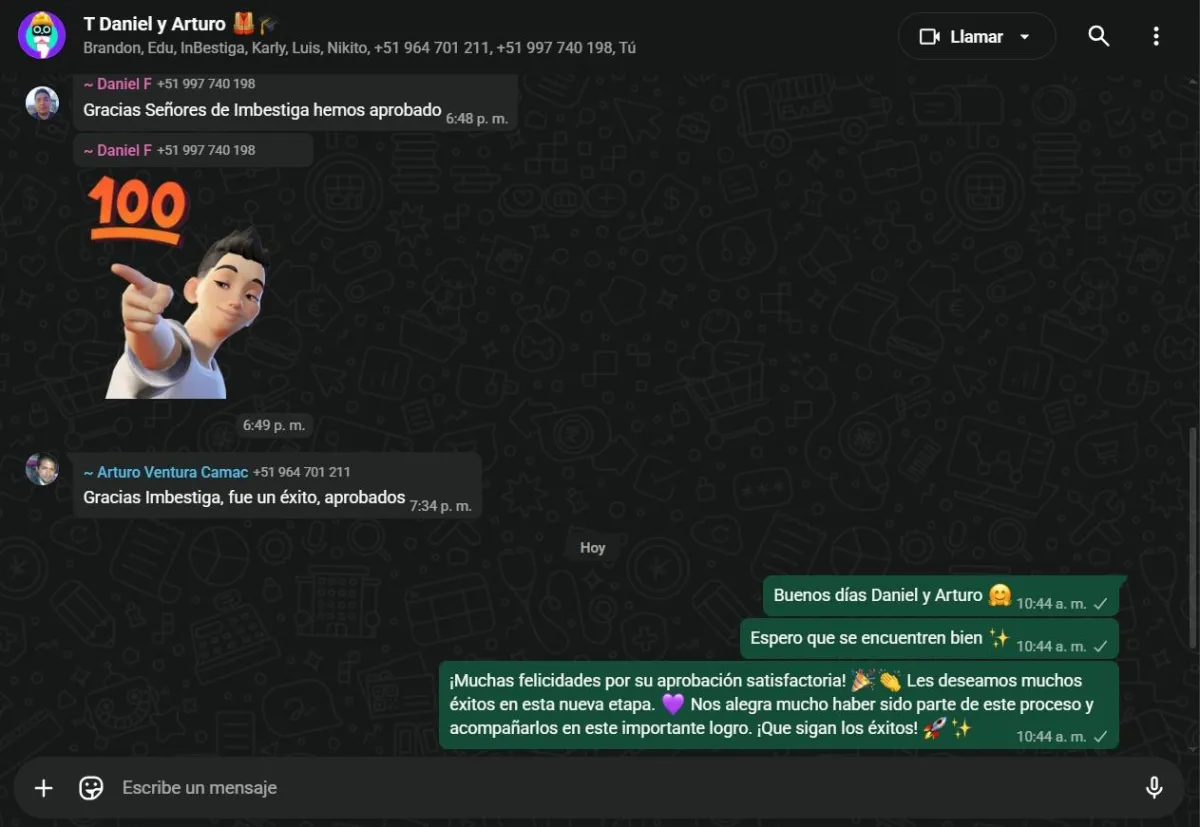Screen dimensions: 1200x827
Task: Click the plus attachment button
Action: pos(44,788)
